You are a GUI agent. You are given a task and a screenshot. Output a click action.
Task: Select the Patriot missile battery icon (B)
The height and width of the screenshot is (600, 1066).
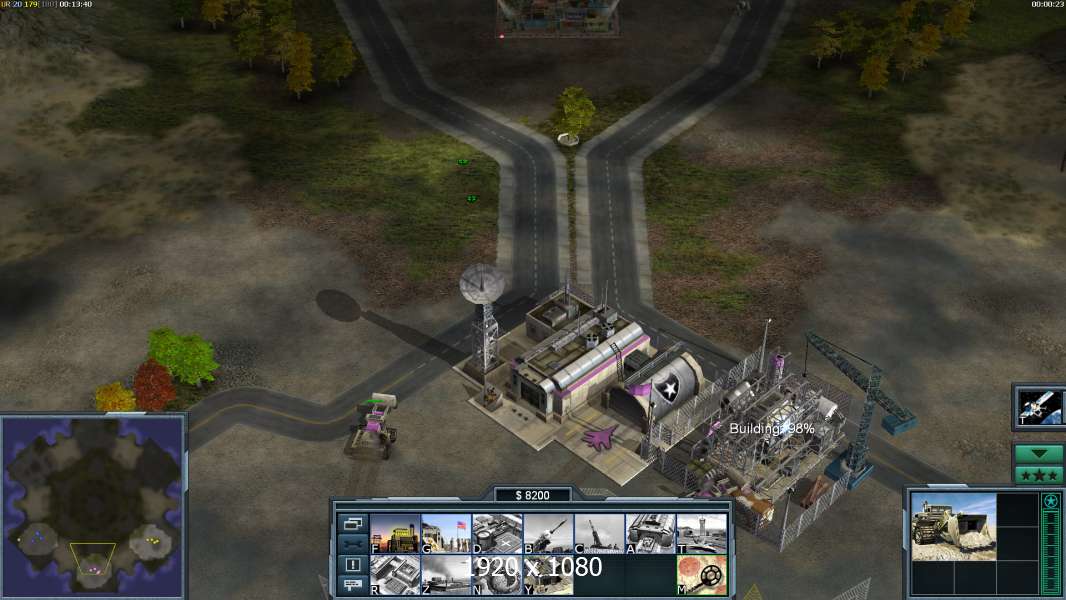click(548, 534)
